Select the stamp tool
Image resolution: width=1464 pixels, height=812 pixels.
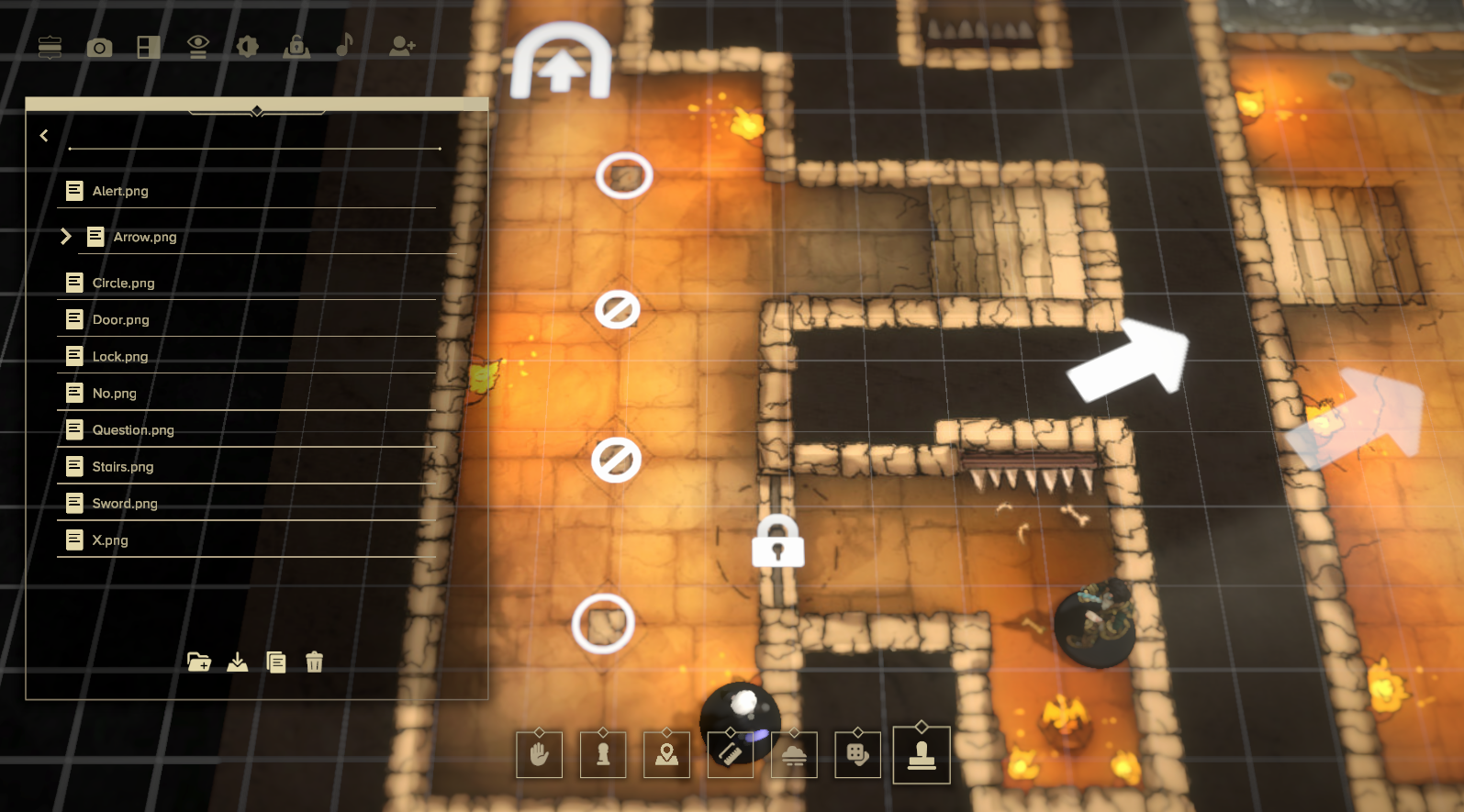(922, 754)
